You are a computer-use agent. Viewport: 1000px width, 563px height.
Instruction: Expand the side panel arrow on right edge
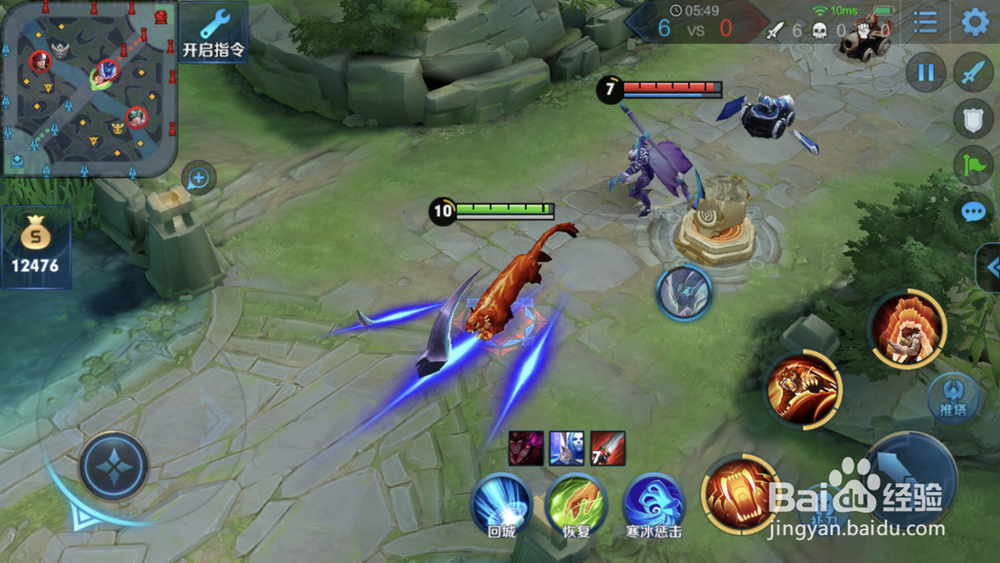point(991,267)
